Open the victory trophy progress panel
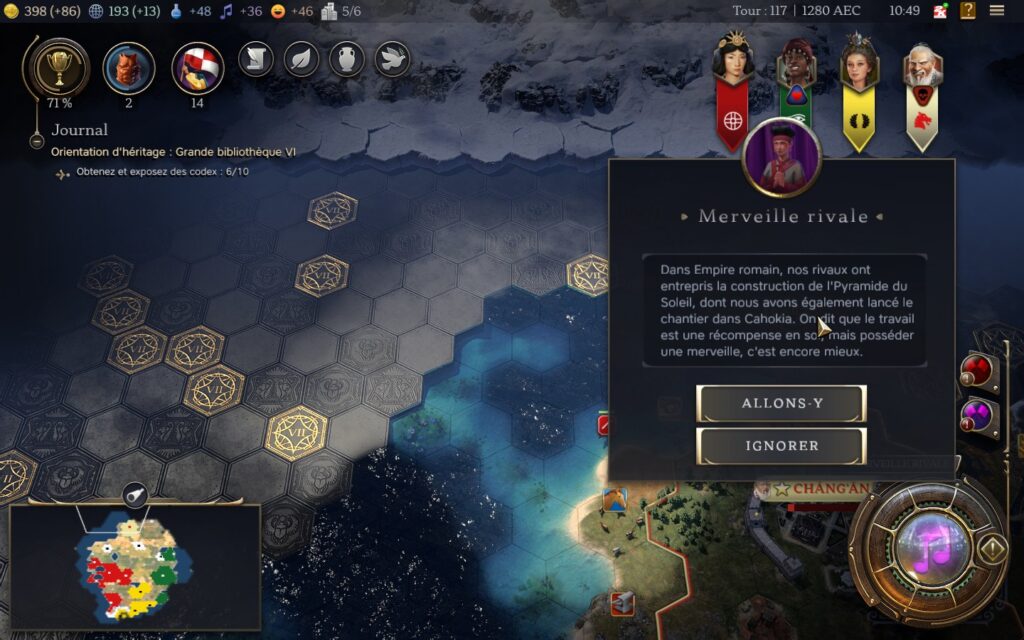 click(57, 67)
